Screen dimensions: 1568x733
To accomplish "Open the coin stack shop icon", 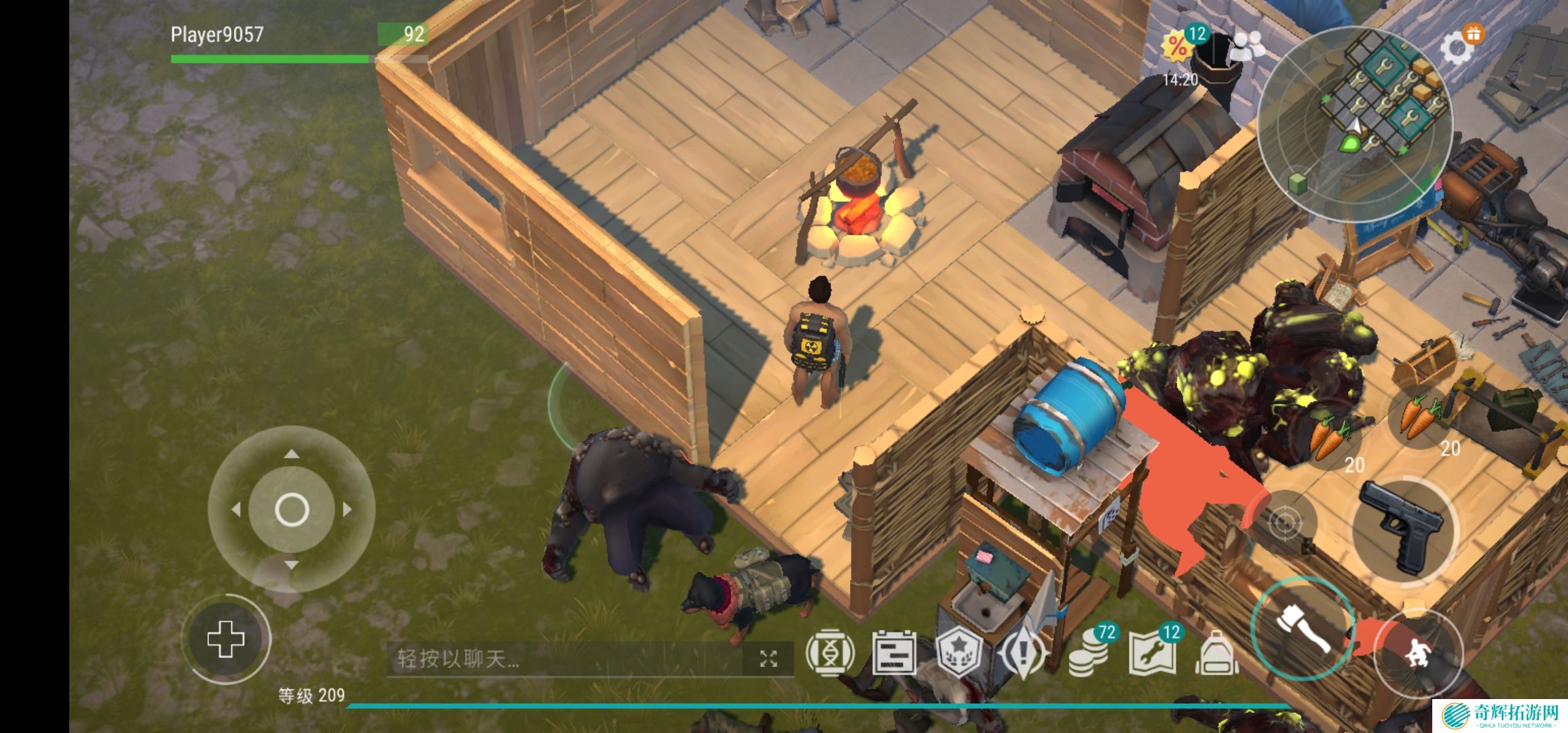I will pyautogui.click(x=1089, y=654).
